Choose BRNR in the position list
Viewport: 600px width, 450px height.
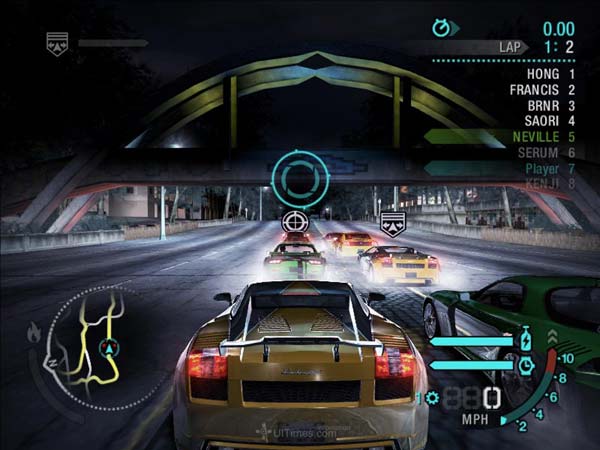click(x=542, y=104)
